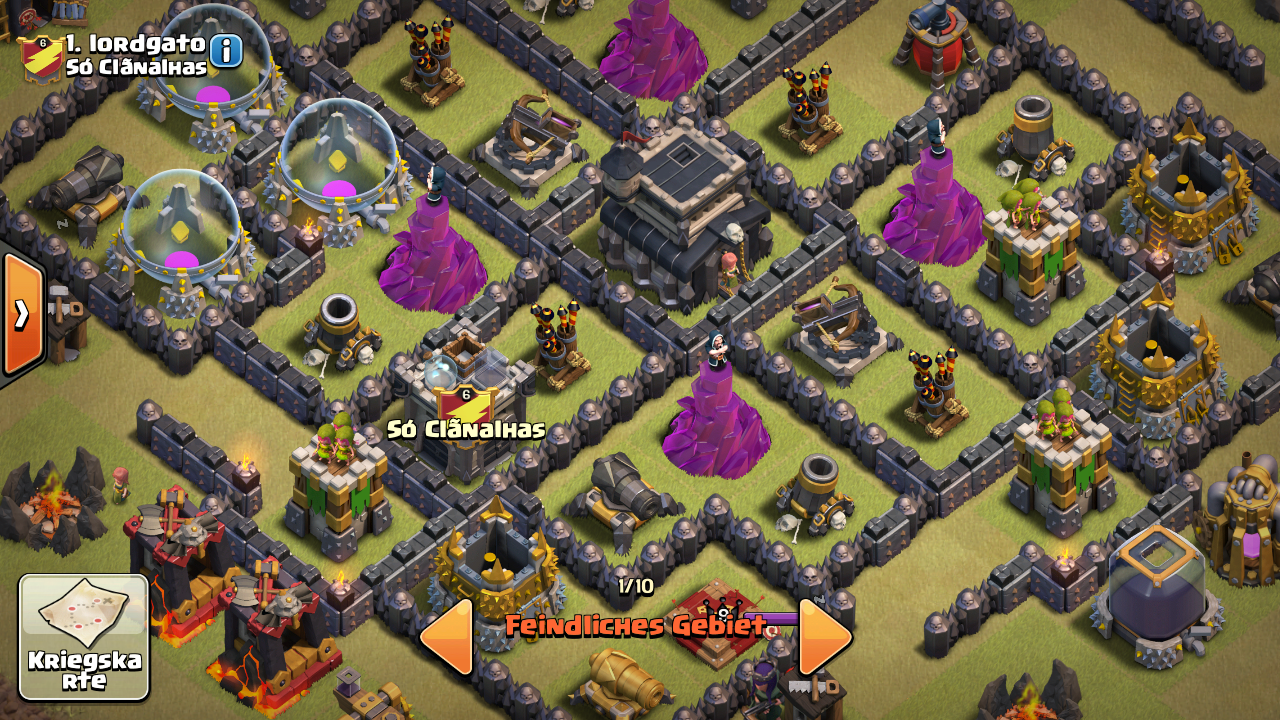Open the Kriegskarte war map
This screenshot has width=1280, height=720.
[84, 637]
